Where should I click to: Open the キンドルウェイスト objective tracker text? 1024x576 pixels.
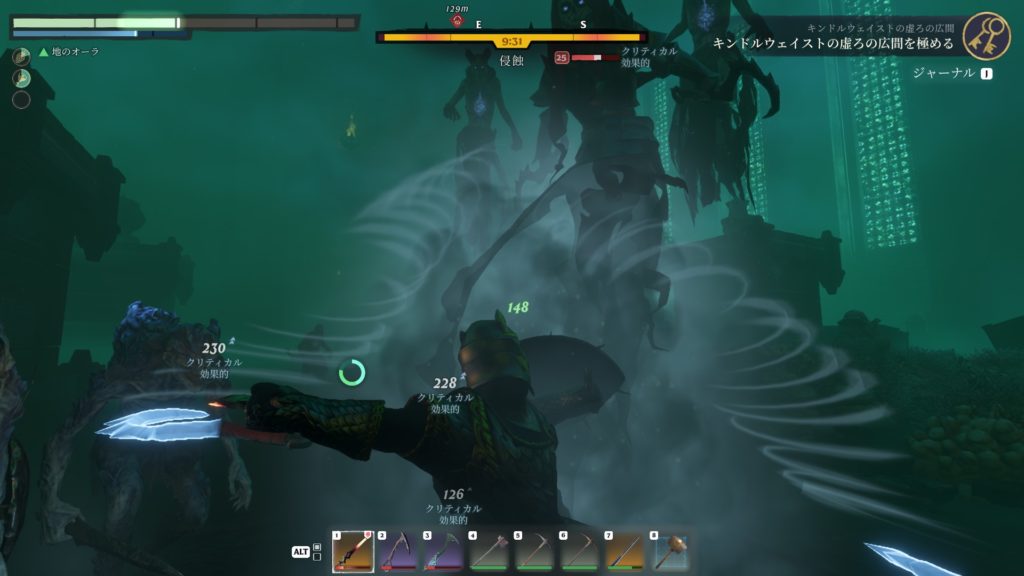pos(833,44)
